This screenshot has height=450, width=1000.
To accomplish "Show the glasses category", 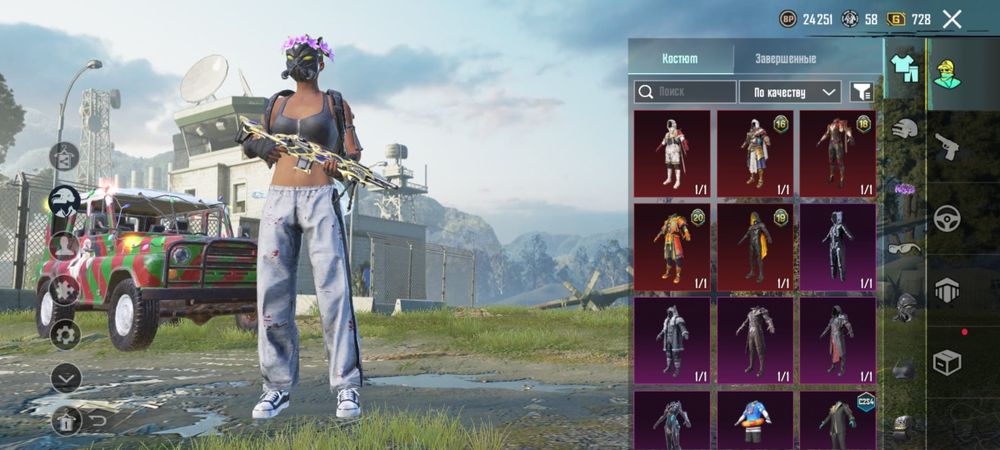I will coord(905,249).
